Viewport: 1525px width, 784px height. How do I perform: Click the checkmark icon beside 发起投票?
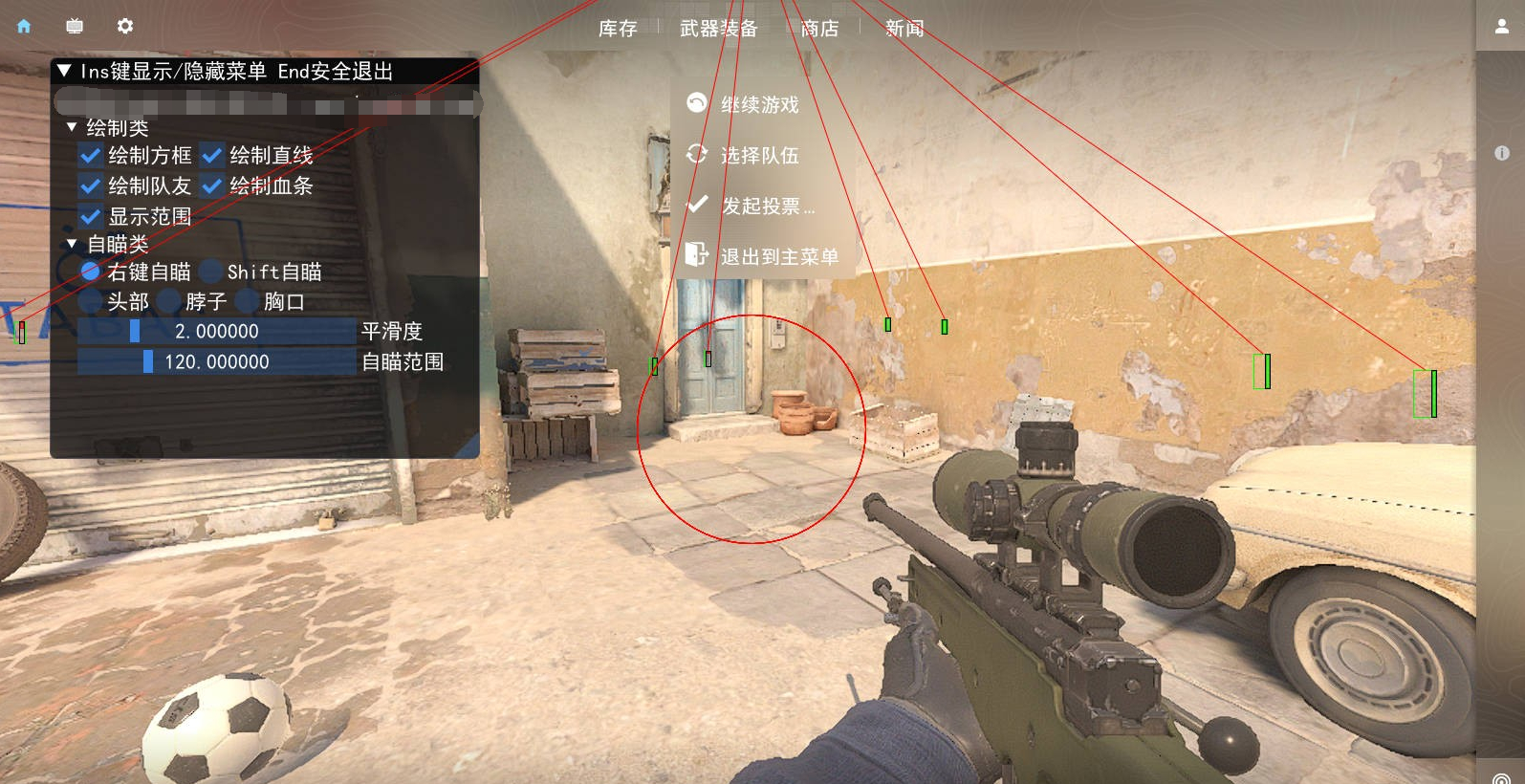tap(696, 204)
